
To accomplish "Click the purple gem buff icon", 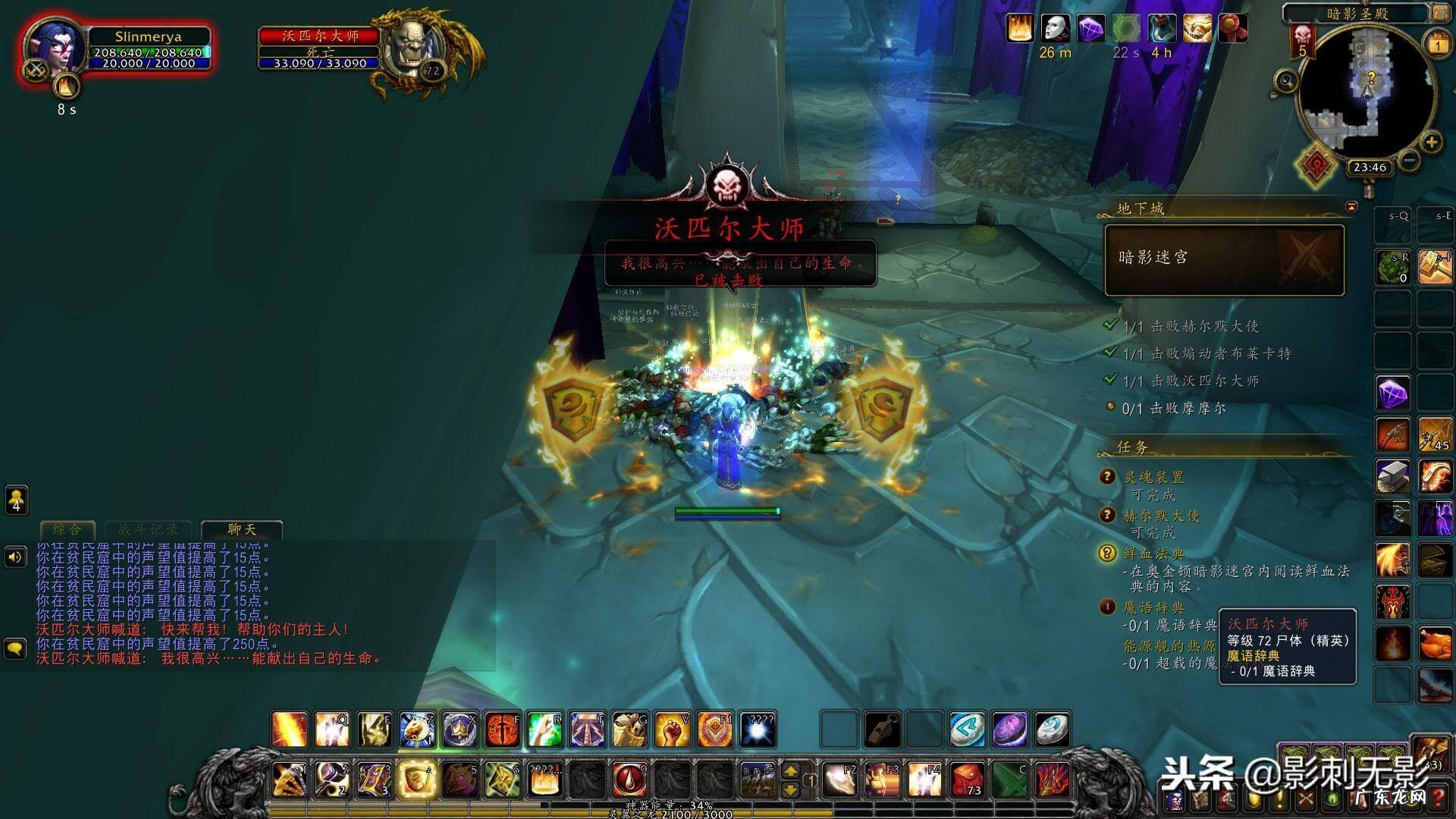I will tap(1091, 29).
